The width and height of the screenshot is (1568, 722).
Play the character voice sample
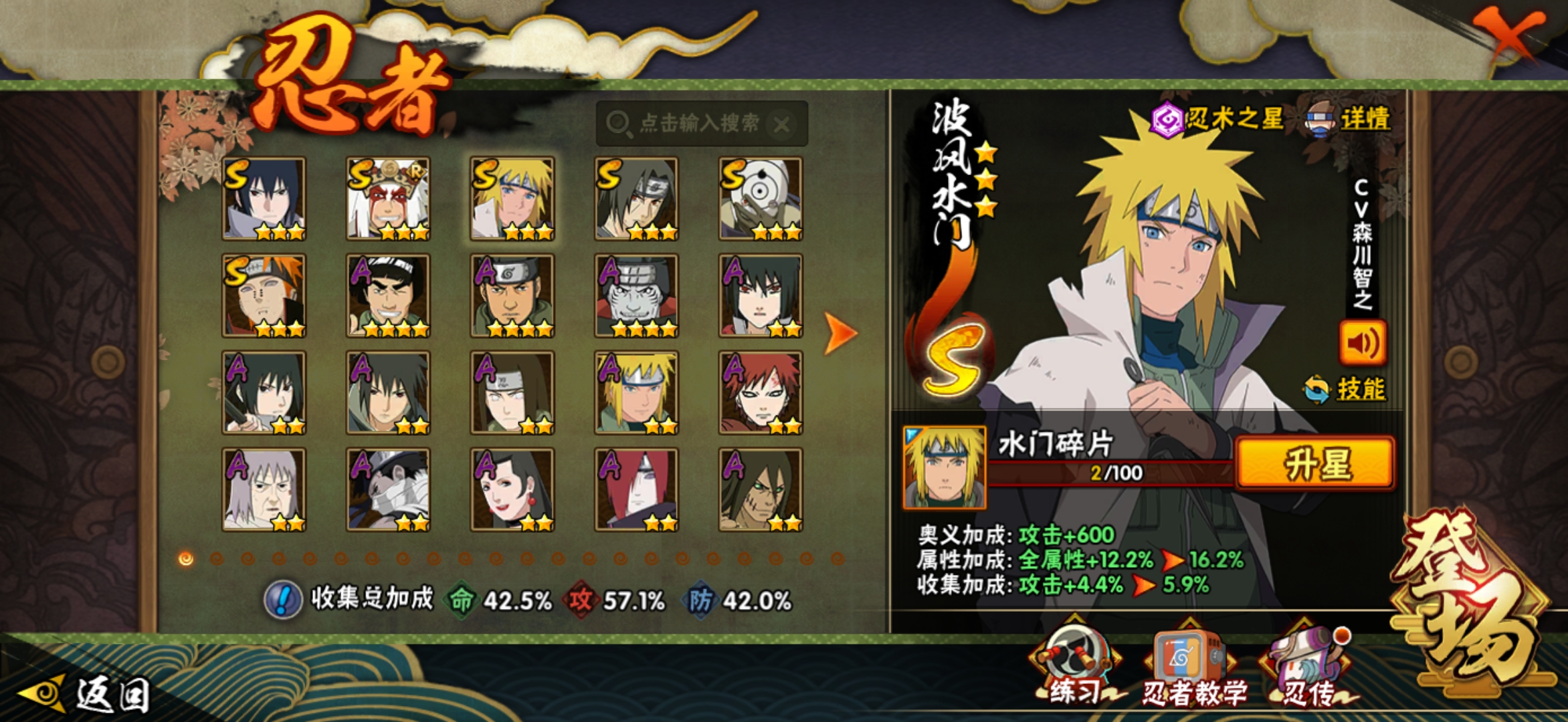[1362, 343]
